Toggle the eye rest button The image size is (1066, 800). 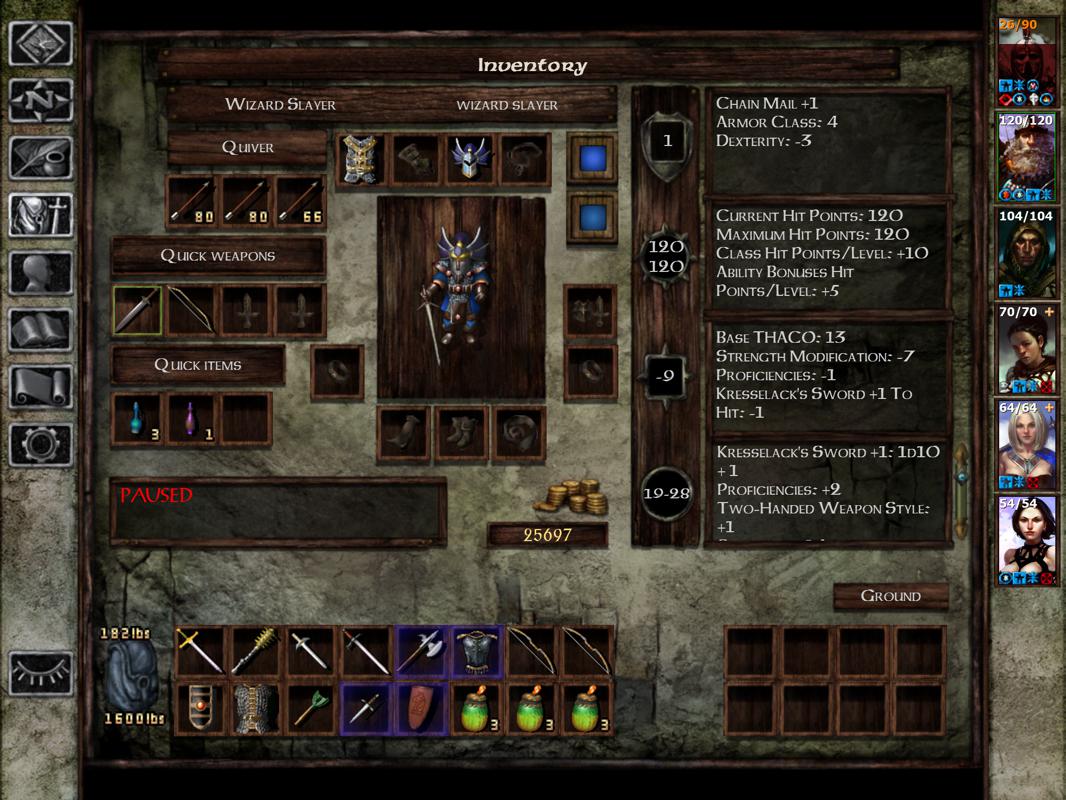(x=41, y=673)
